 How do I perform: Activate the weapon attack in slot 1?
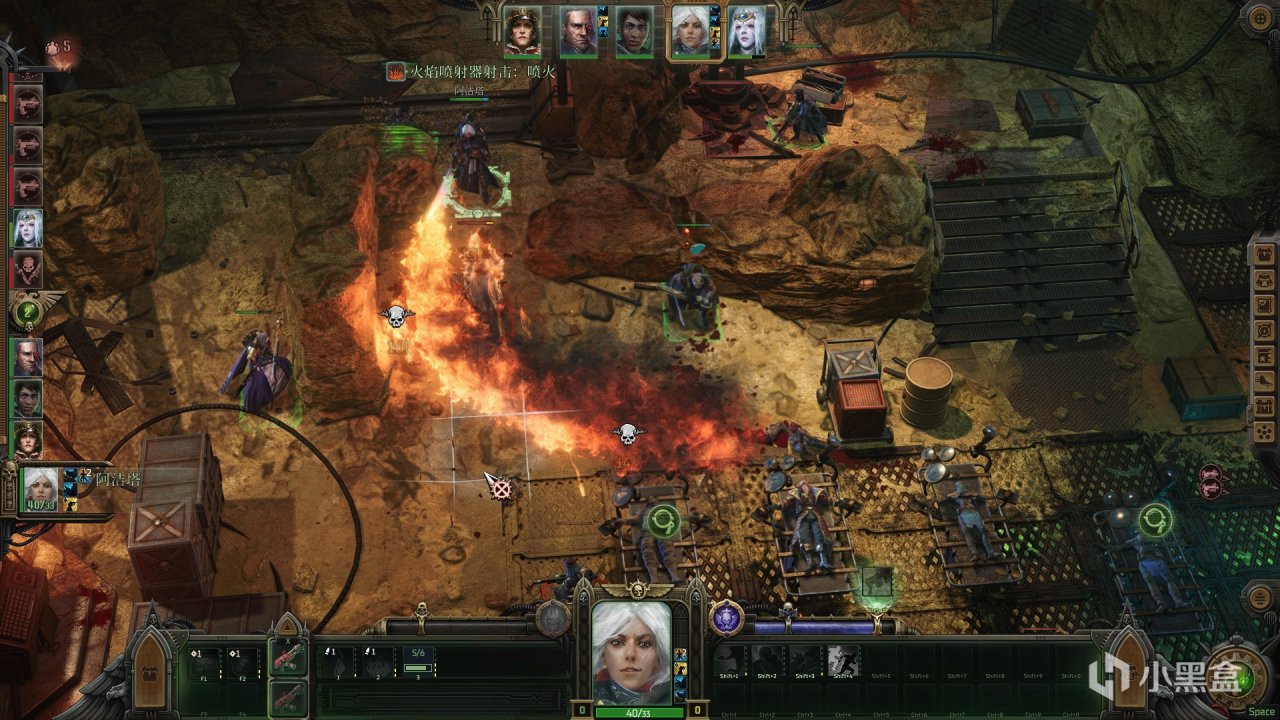click(x=337, y=662)
